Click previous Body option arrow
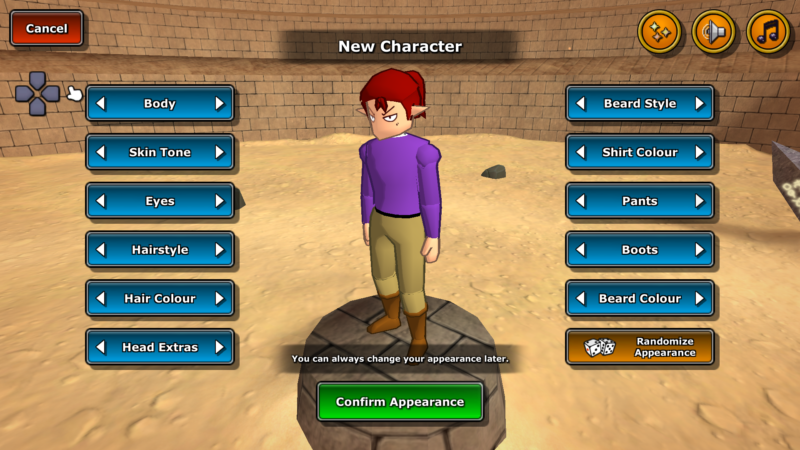This screenshot has height=450, width=800. coord(101,103)
